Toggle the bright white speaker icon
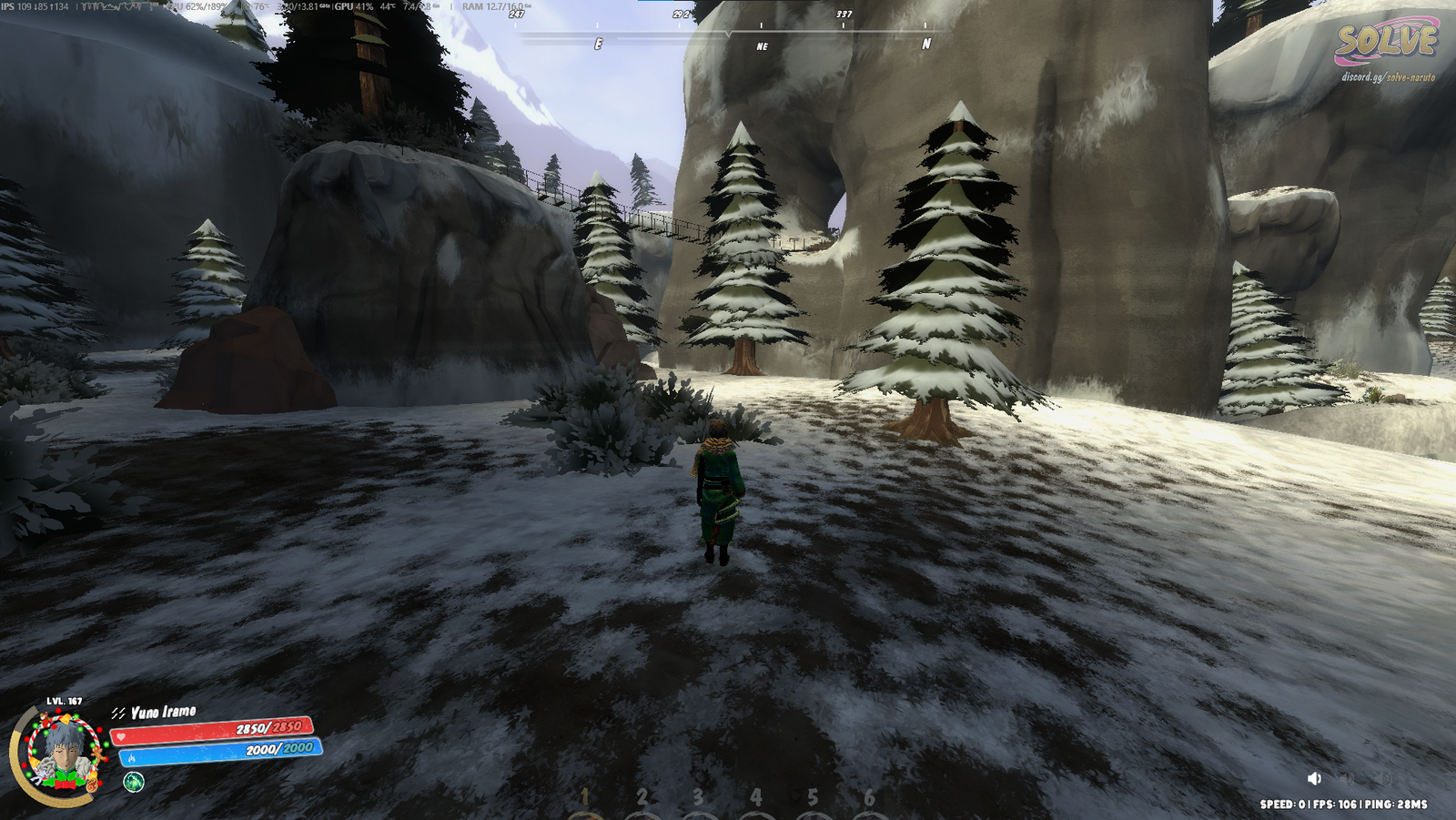Viewport: 1456px width, 820px height. 1314,778
